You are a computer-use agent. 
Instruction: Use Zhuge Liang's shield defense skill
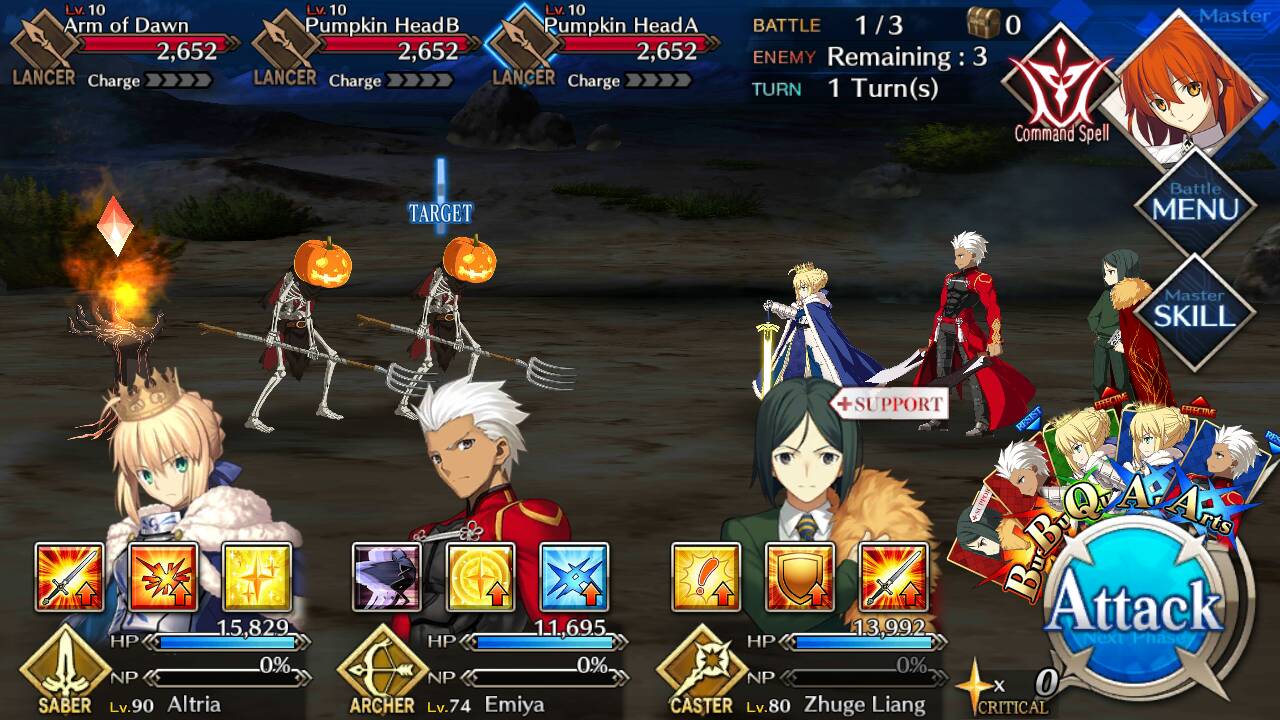pyautogui.click(x=799, y=577)
